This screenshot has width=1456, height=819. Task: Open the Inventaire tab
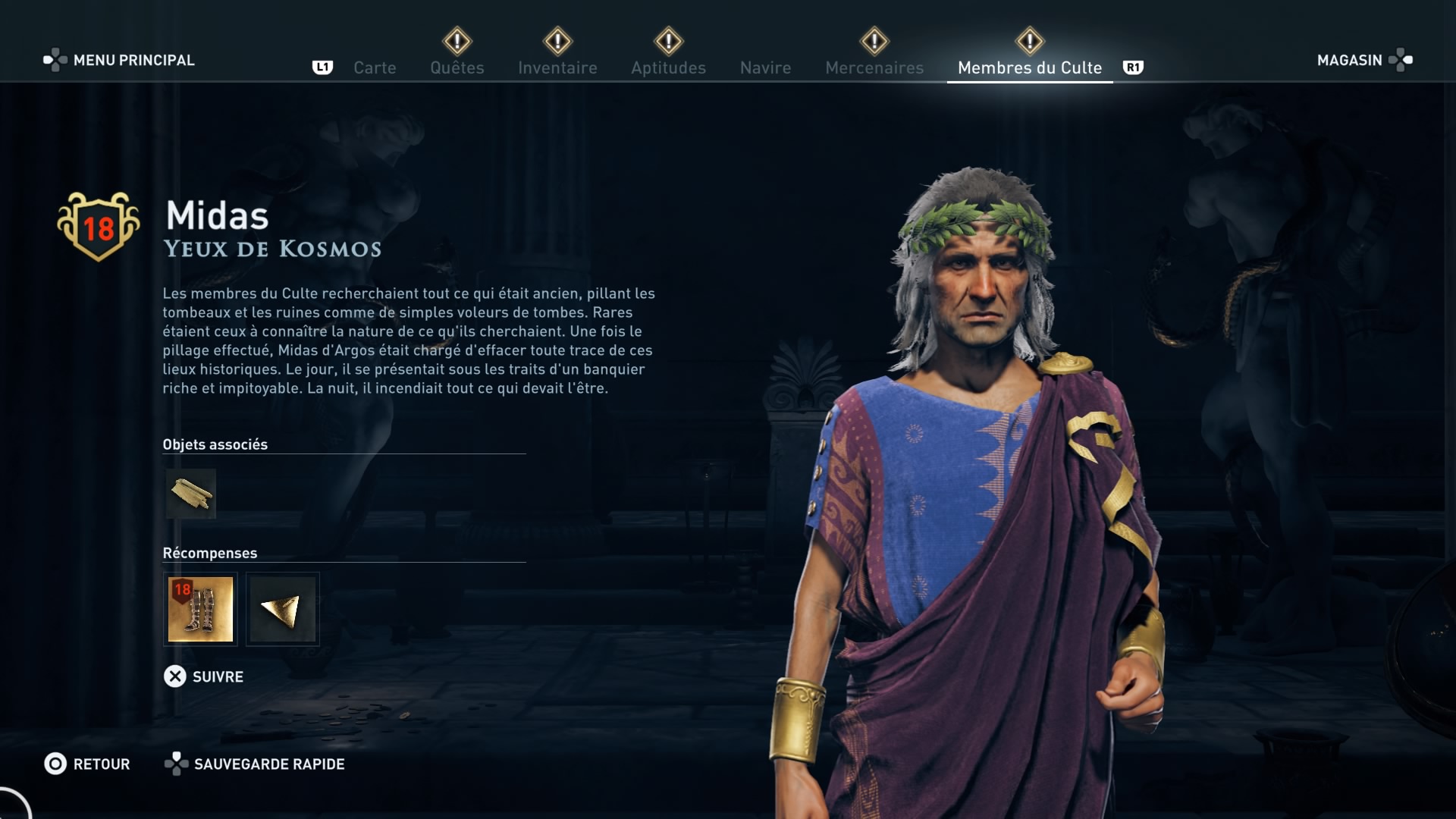pos(557,67)
